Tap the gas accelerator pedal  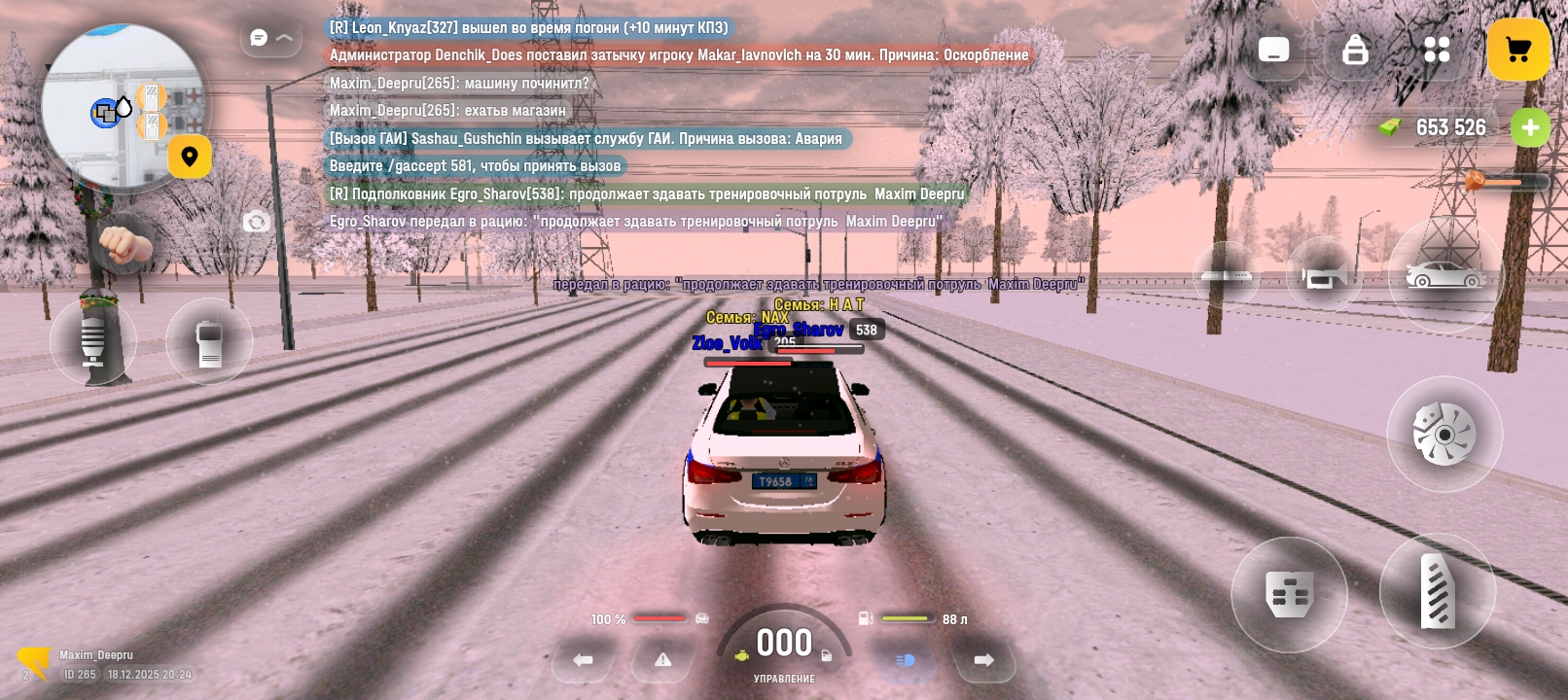click(1438, 590)
